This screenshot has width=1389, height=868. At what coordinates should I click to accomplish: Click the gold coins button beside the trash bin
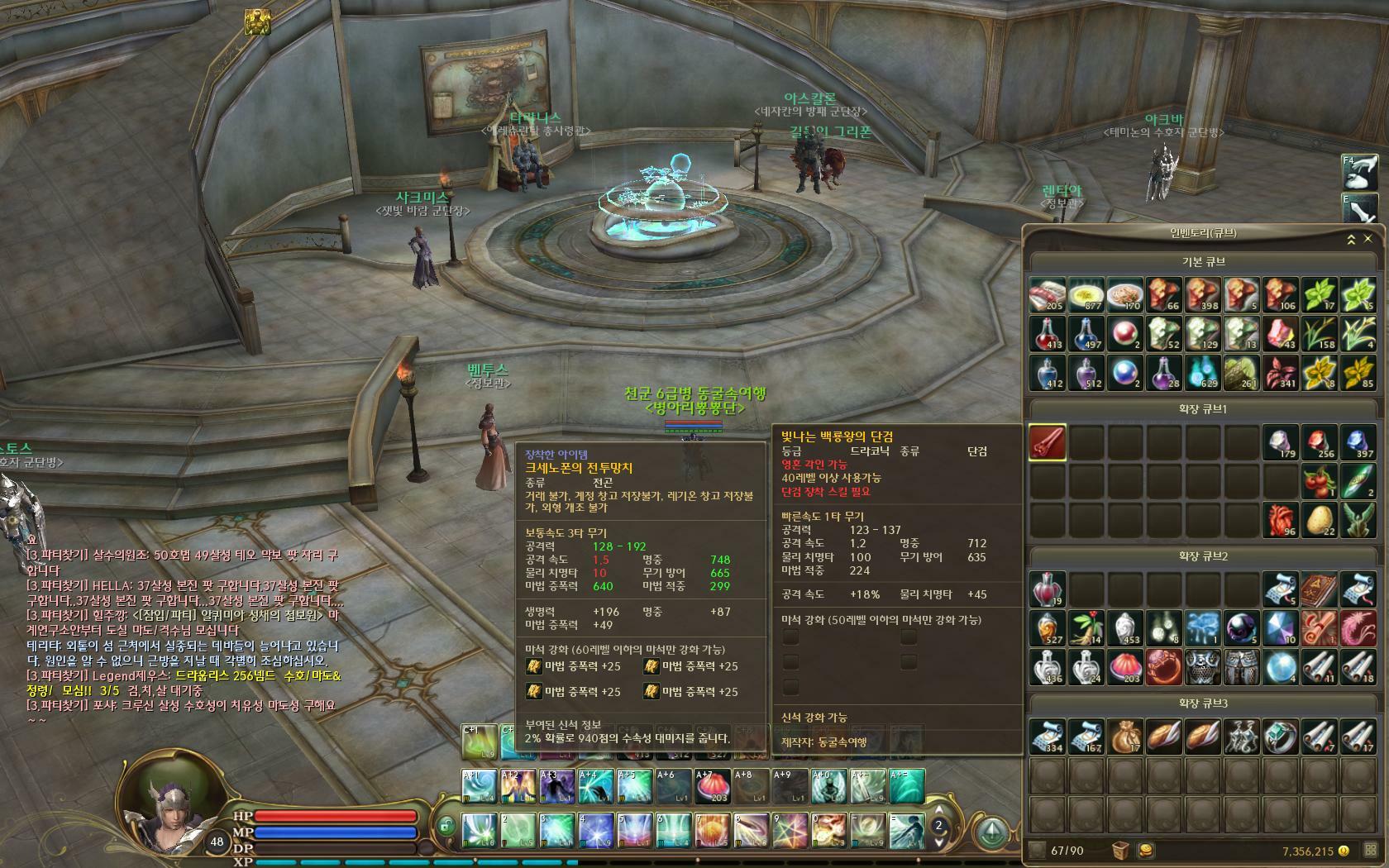(1147, 851)
